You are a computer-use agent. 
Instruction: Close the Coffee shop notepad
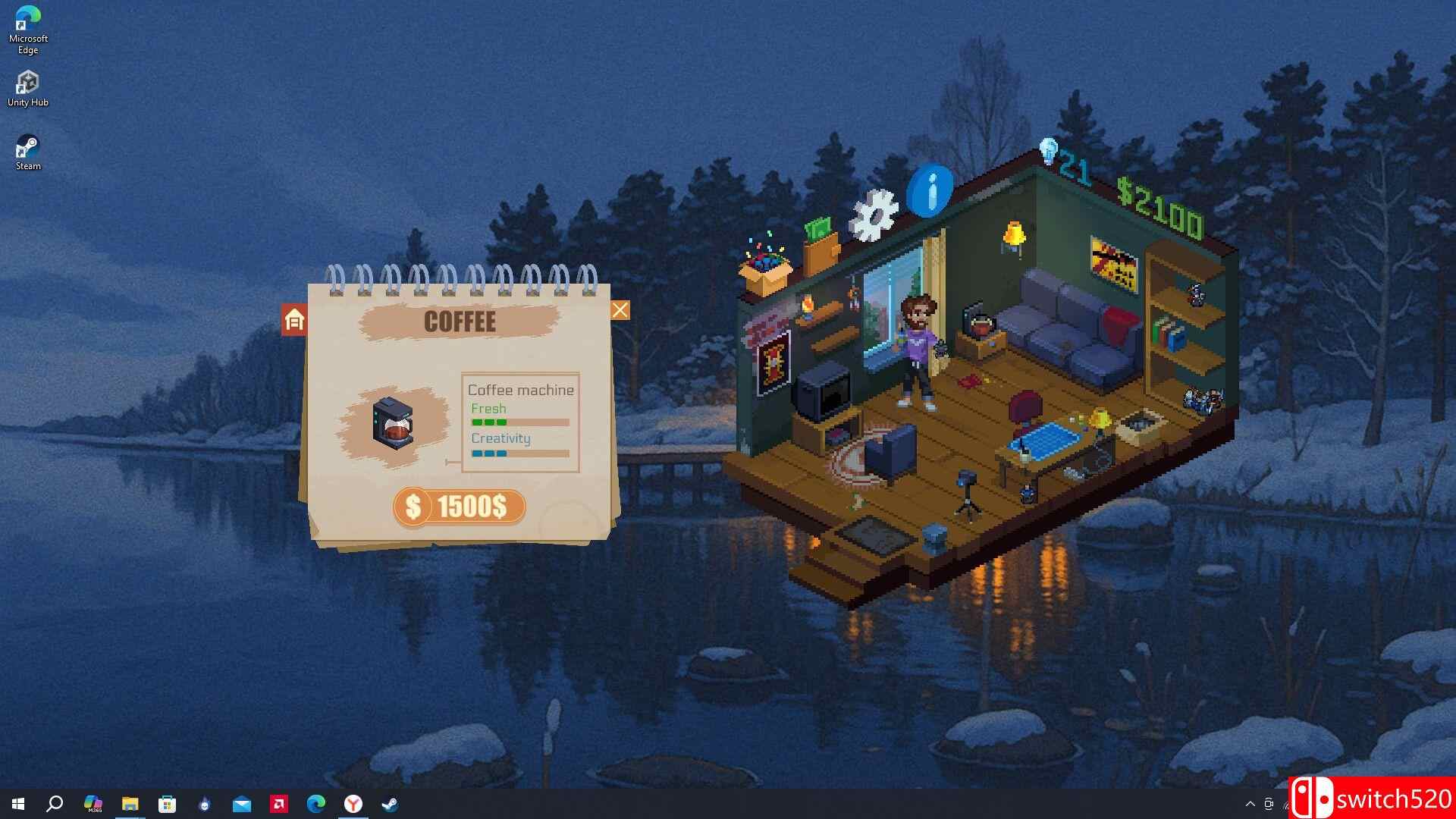[x=620, y=310]
